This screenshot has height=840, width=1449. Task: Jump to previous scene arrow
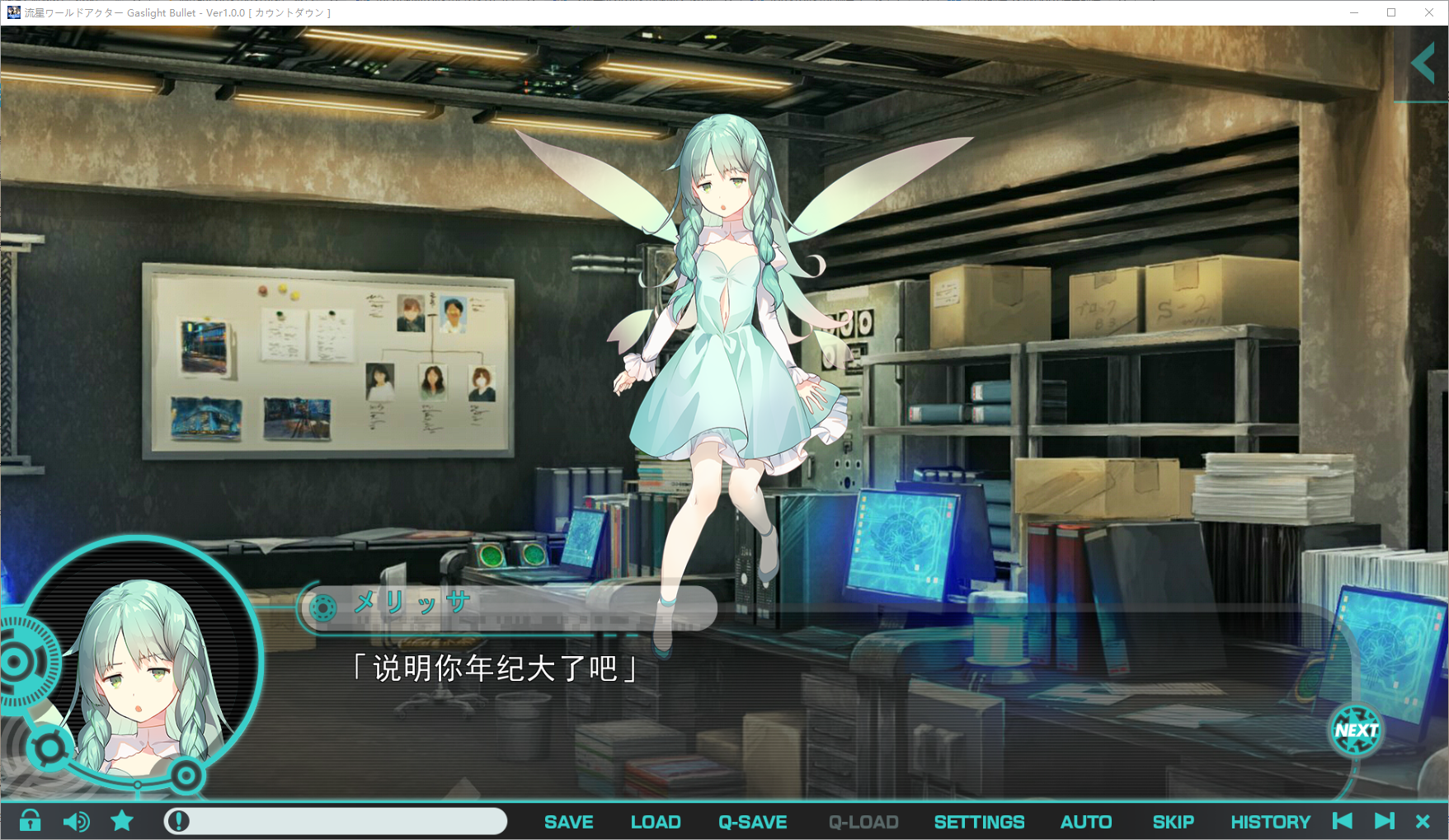coord(1343,821)
